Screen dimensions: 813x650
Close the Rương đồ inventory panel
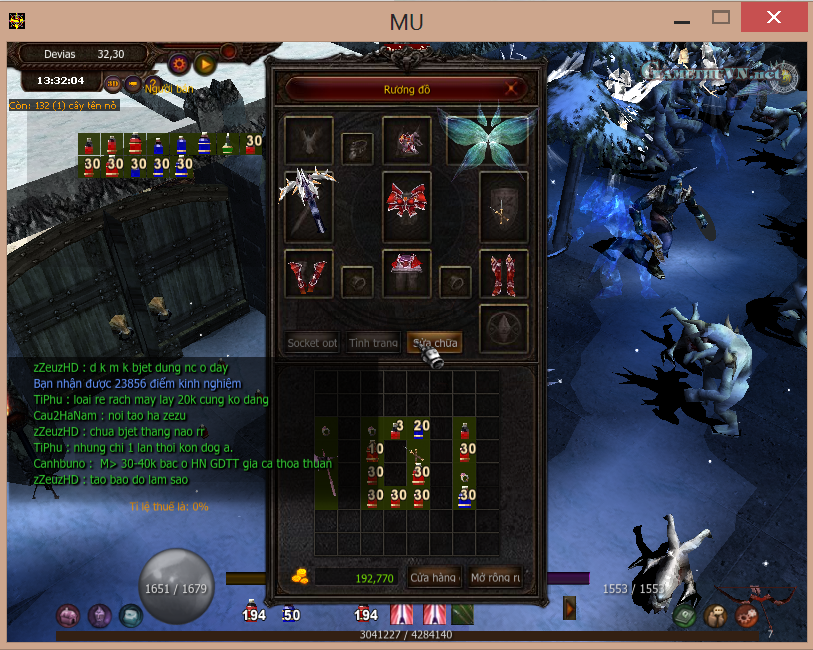pyautogui.click(x=513, y=89)
